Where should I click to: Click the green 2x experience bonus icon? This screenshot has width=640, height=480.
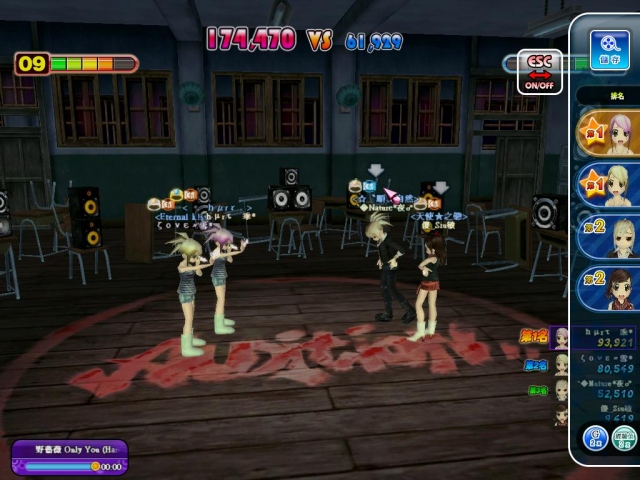click(626, 437)
